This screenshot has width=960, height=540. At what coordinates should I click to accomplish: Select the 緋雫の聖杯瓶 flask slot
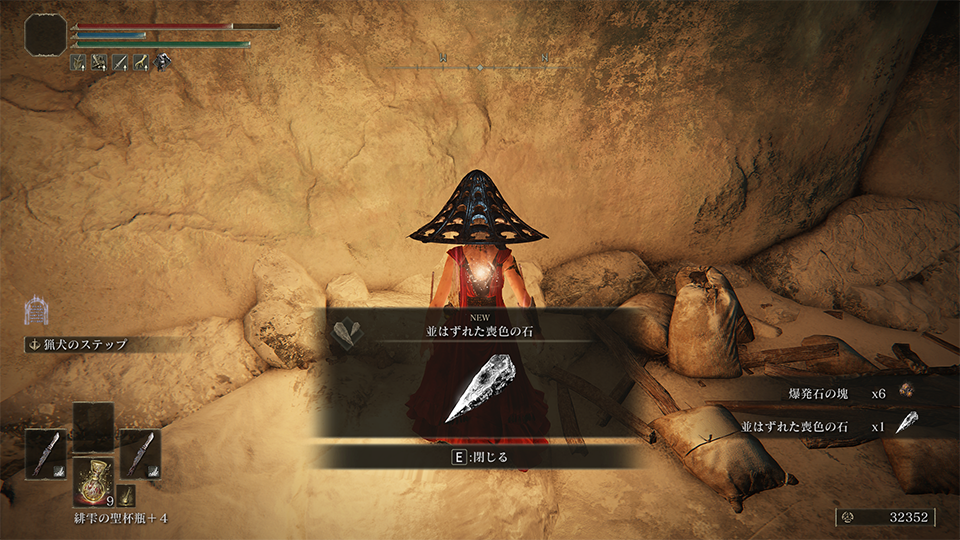93,482
